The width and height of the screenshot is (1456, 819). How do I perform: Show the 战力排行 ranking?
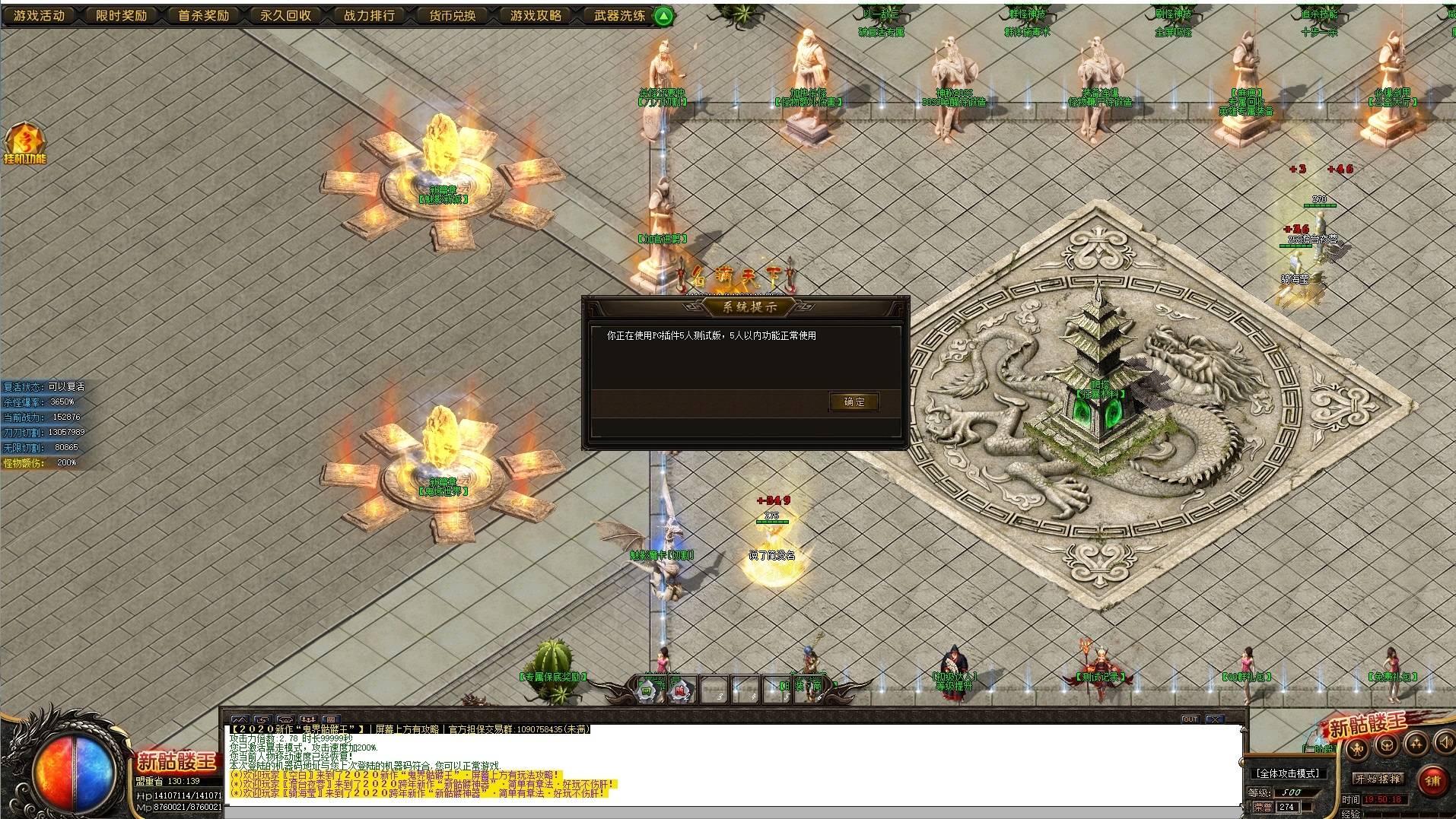point(369,15)
